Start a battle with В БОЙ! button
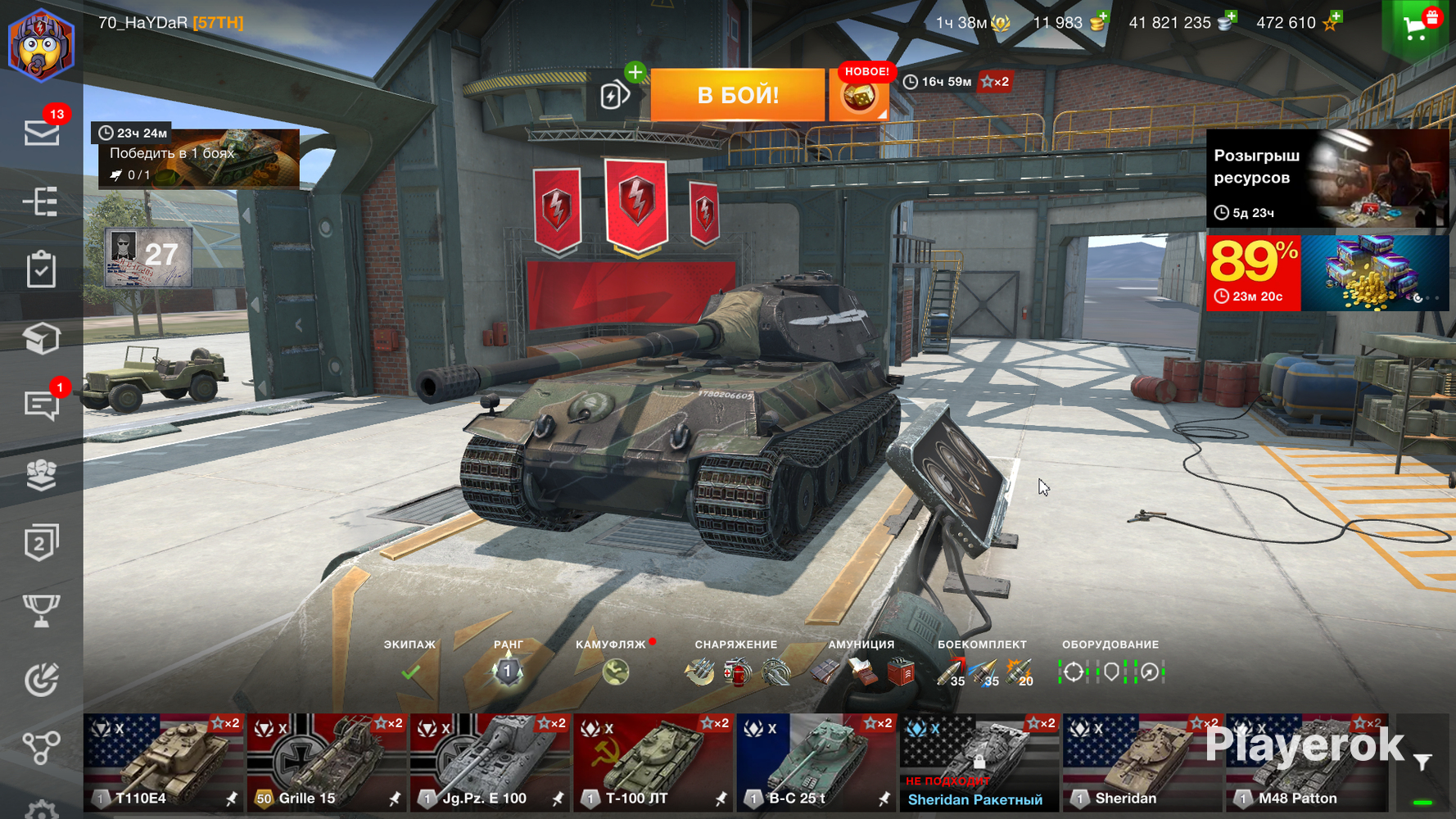The width and height of the screenshot is (1456, 819). (x=737, y=95)
